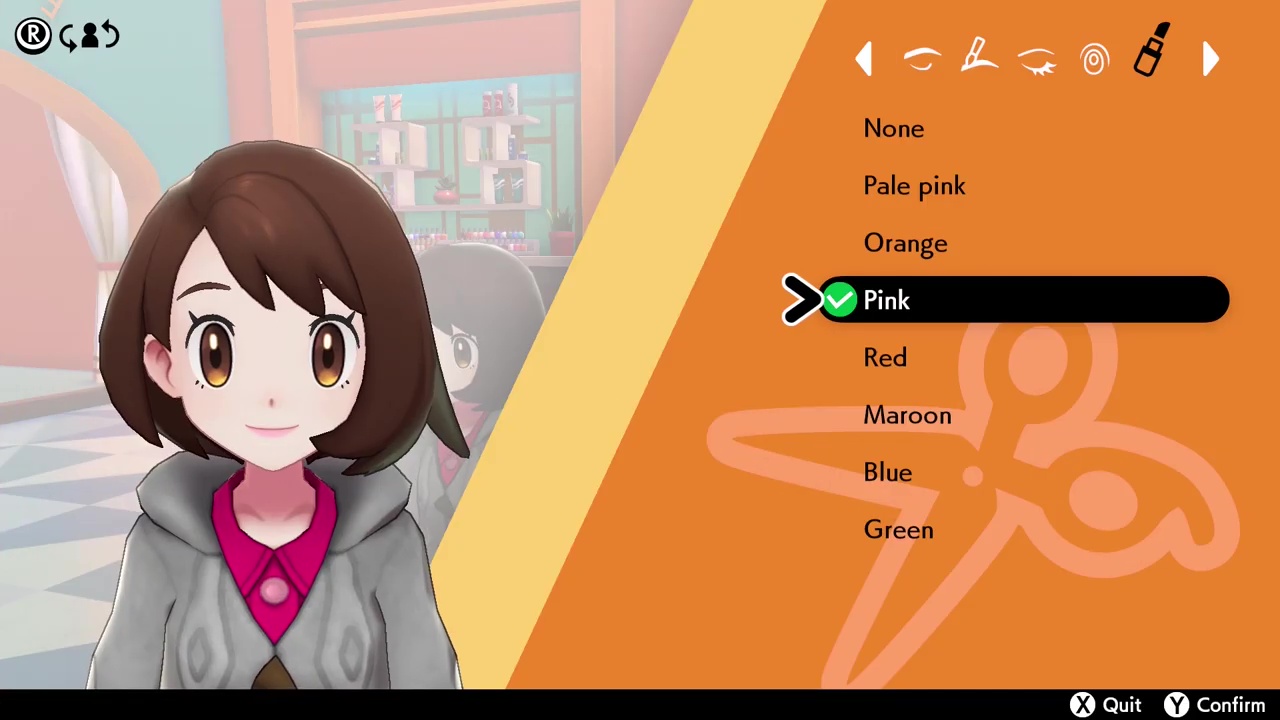
Task: Select the eyebrow pencil tool icon
Action: (979, 57)
